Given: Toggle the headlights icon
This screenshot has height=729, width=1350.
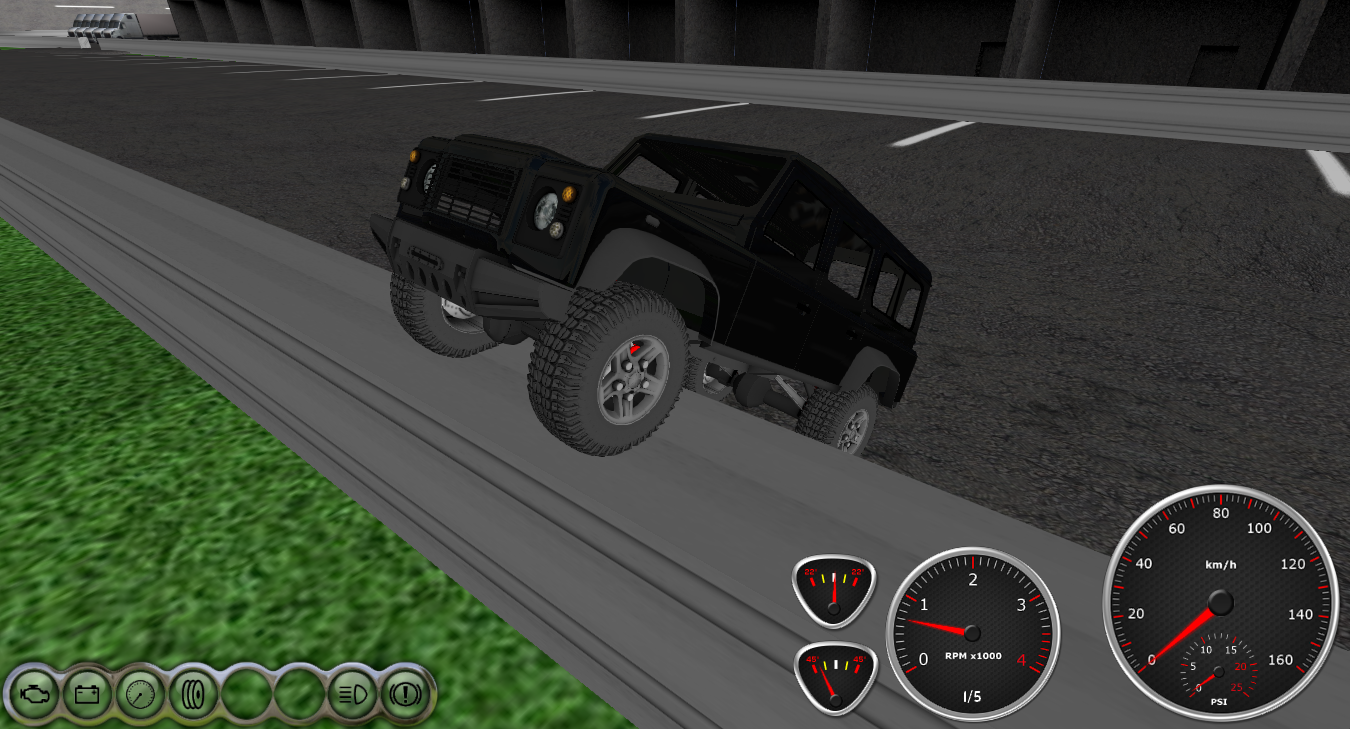Looking at the screenshot, I should [x=352, y=692].
